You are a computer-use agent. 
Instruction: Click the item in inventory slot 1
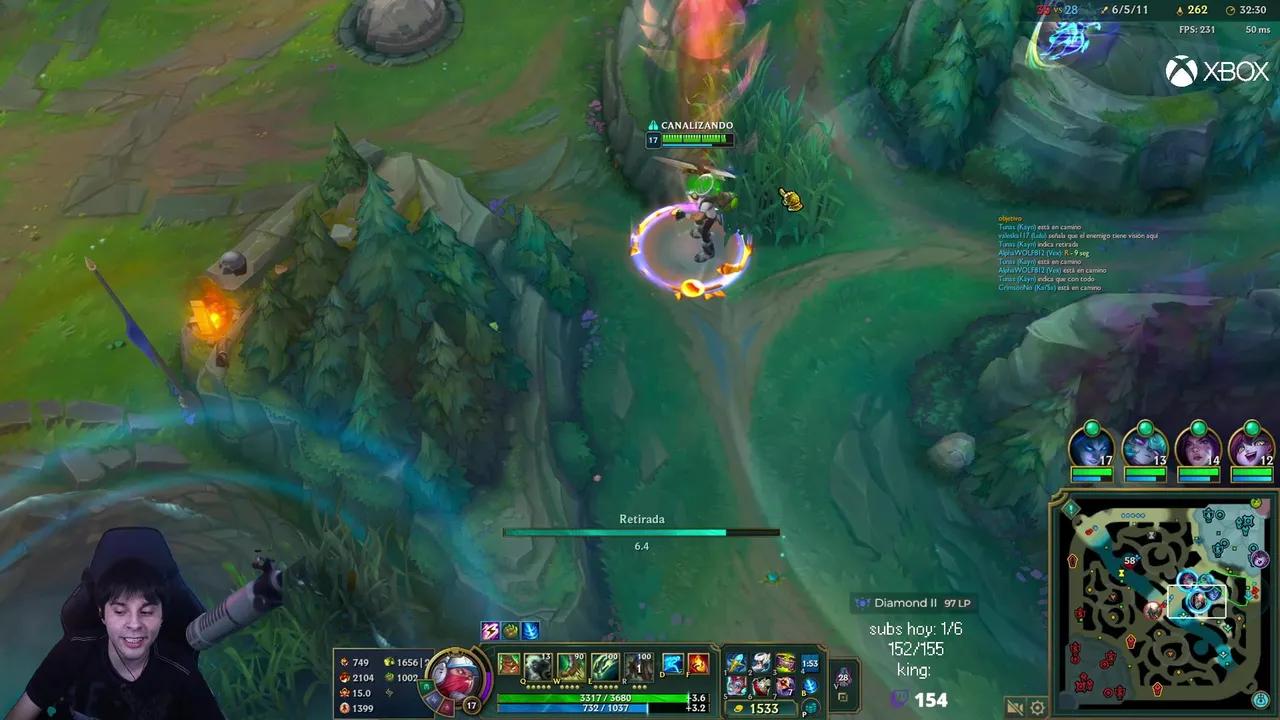(x=737, y=664)
